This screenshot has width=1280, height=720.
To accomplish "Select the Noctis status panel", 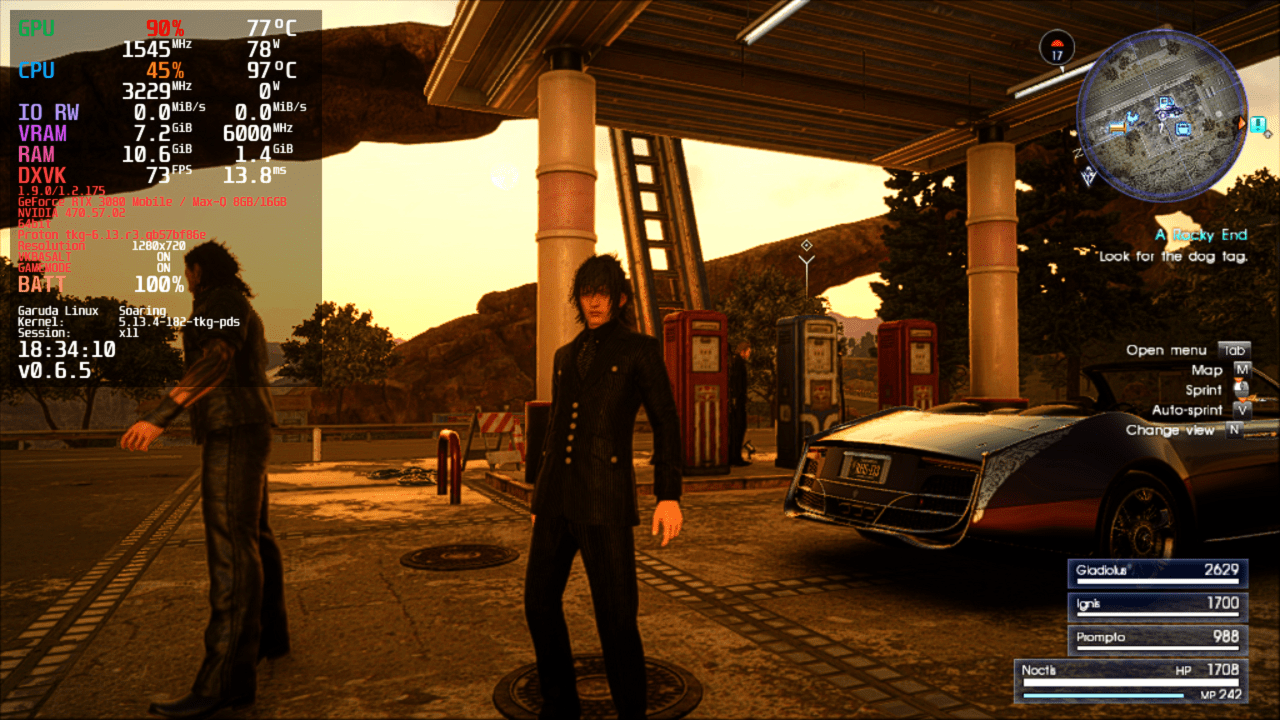I will point(1130,680).
